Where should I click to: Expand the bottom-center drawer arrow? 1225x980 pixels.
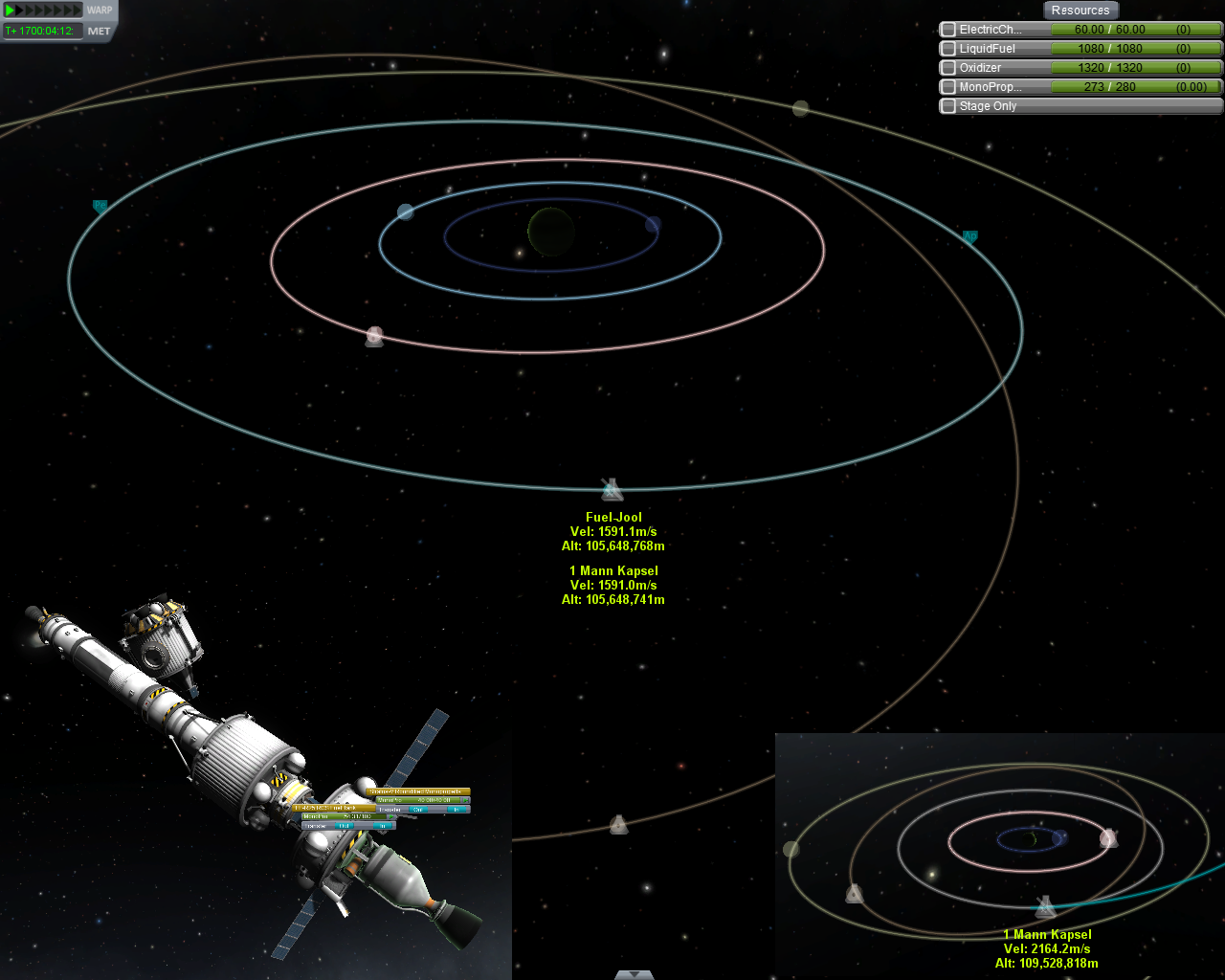pos(634,974)
